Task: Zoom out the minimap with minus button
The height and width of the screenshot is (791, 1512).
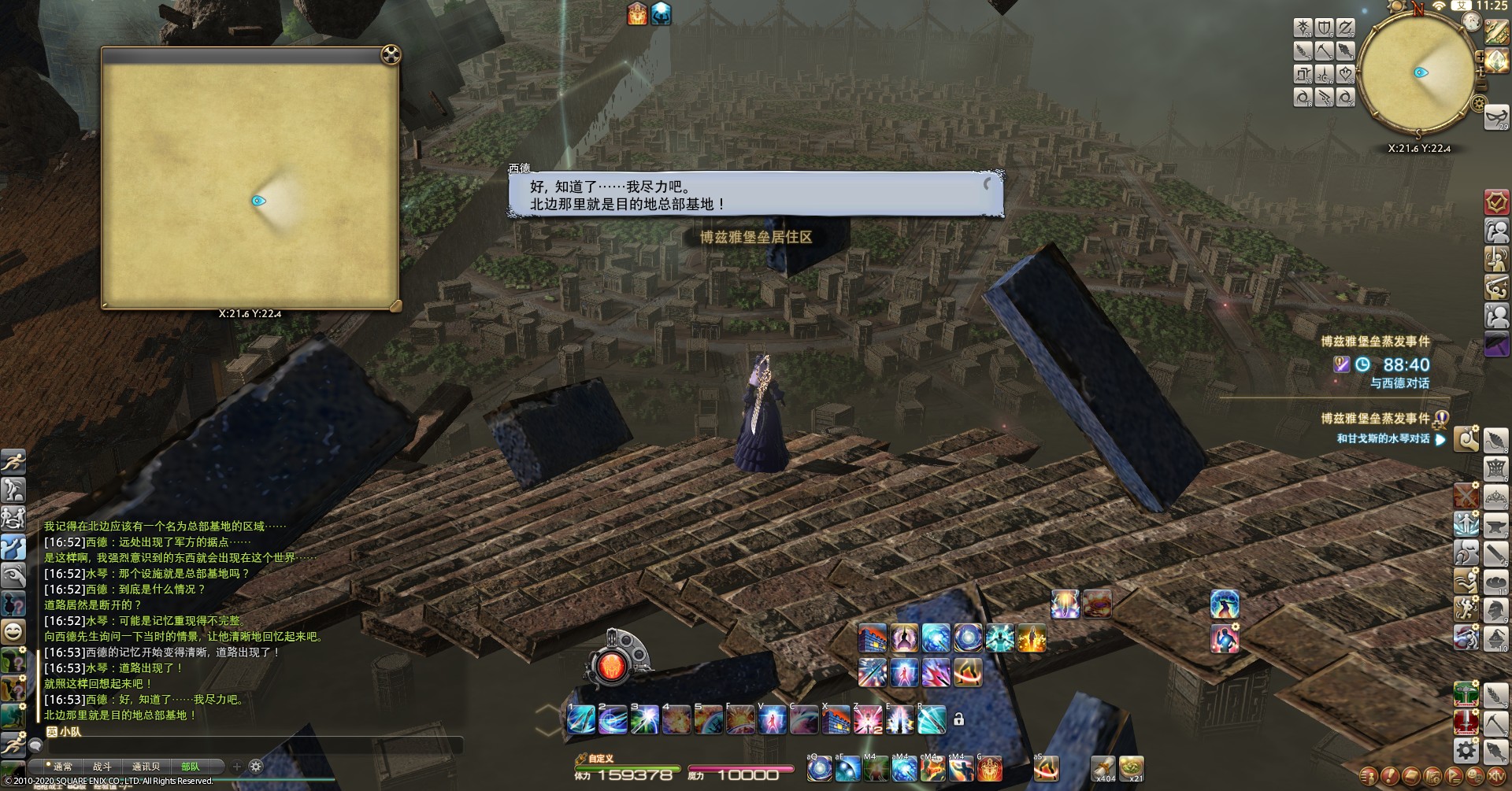Action: [x=1480, y=83]
